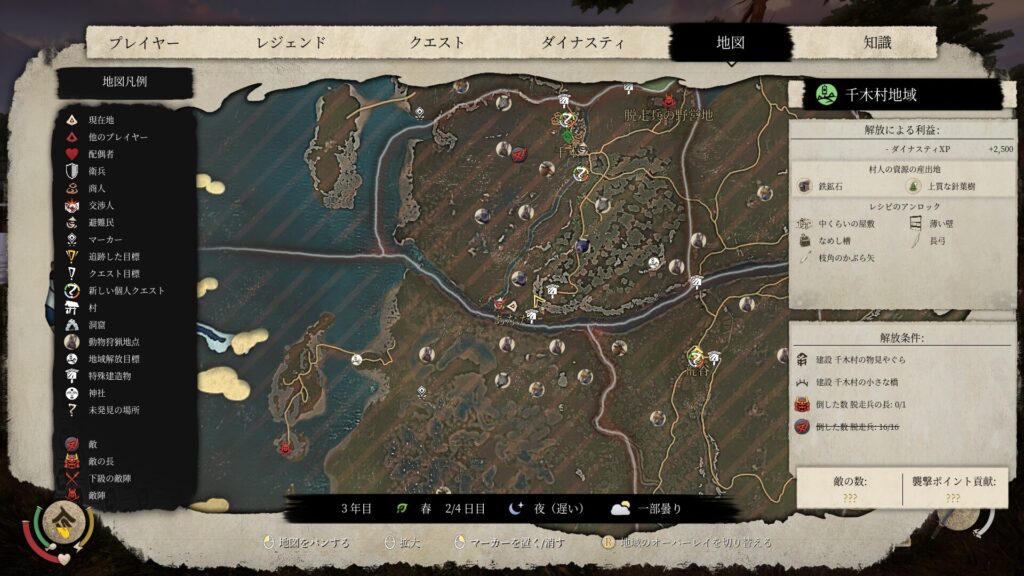
Task: Open the 知識 knowledge tab
Action: [877, 43]
